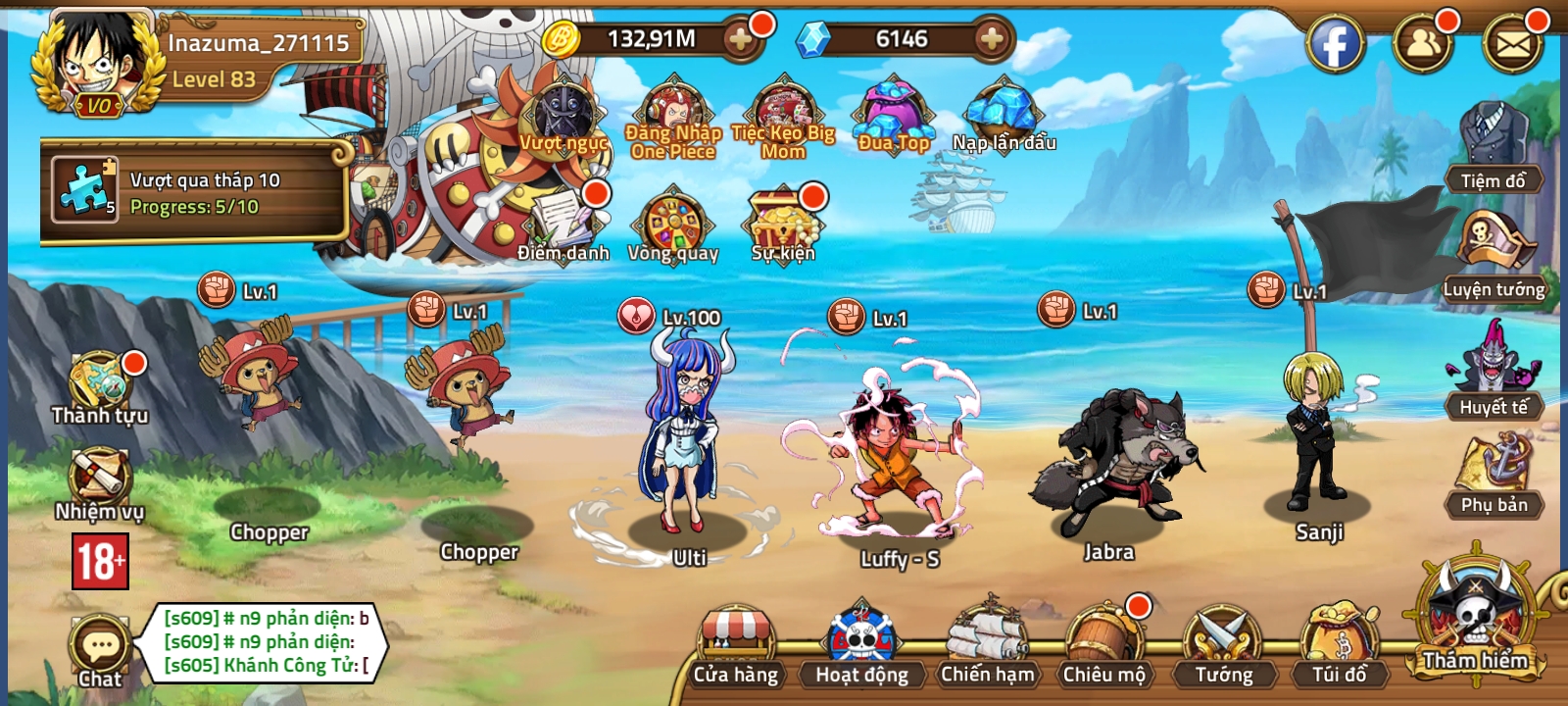Open the Điểm danh daily check-in
Viewport: 1568px width, 706px height.
tap(562, 221)
